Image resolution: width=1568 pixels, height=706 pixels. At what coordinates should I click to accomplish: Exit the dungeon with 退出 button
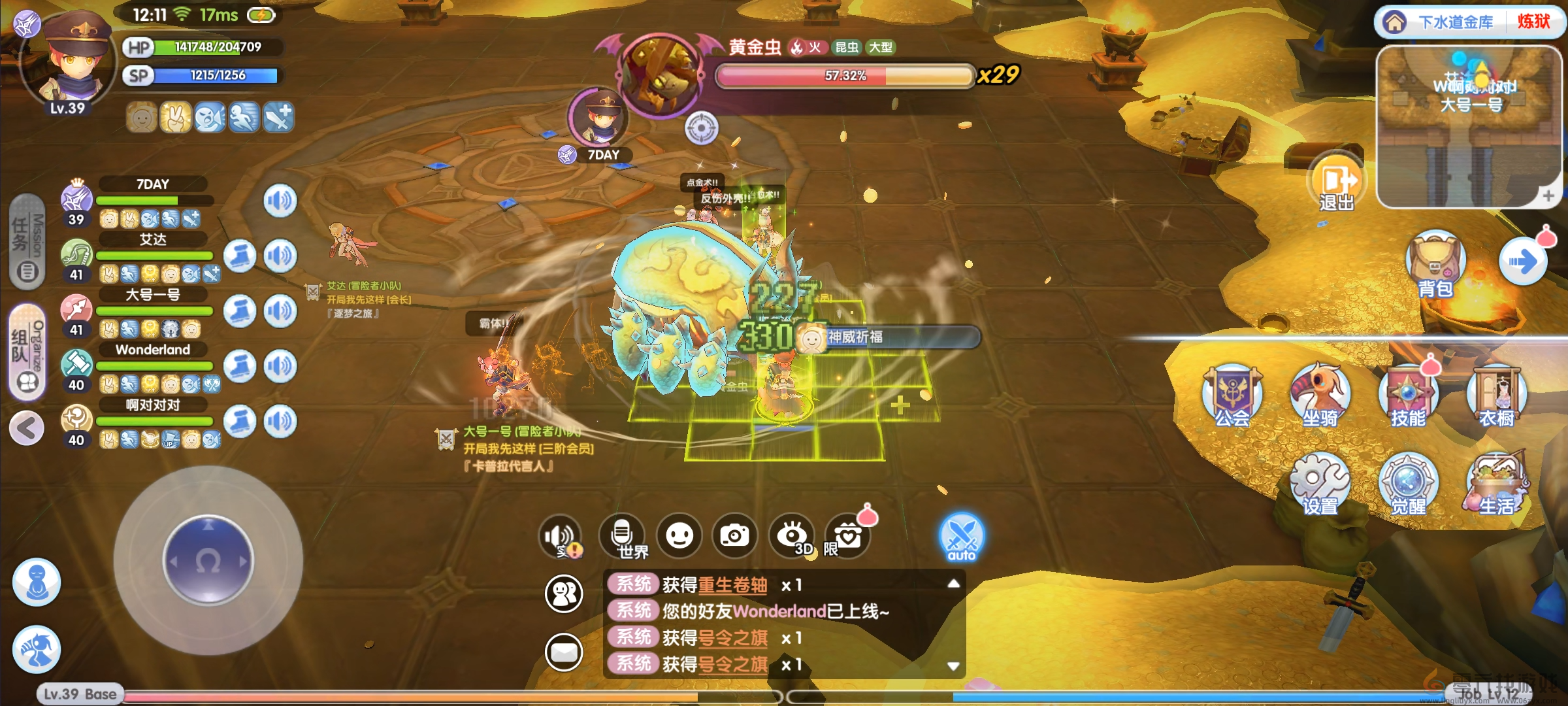[1335, 182]
